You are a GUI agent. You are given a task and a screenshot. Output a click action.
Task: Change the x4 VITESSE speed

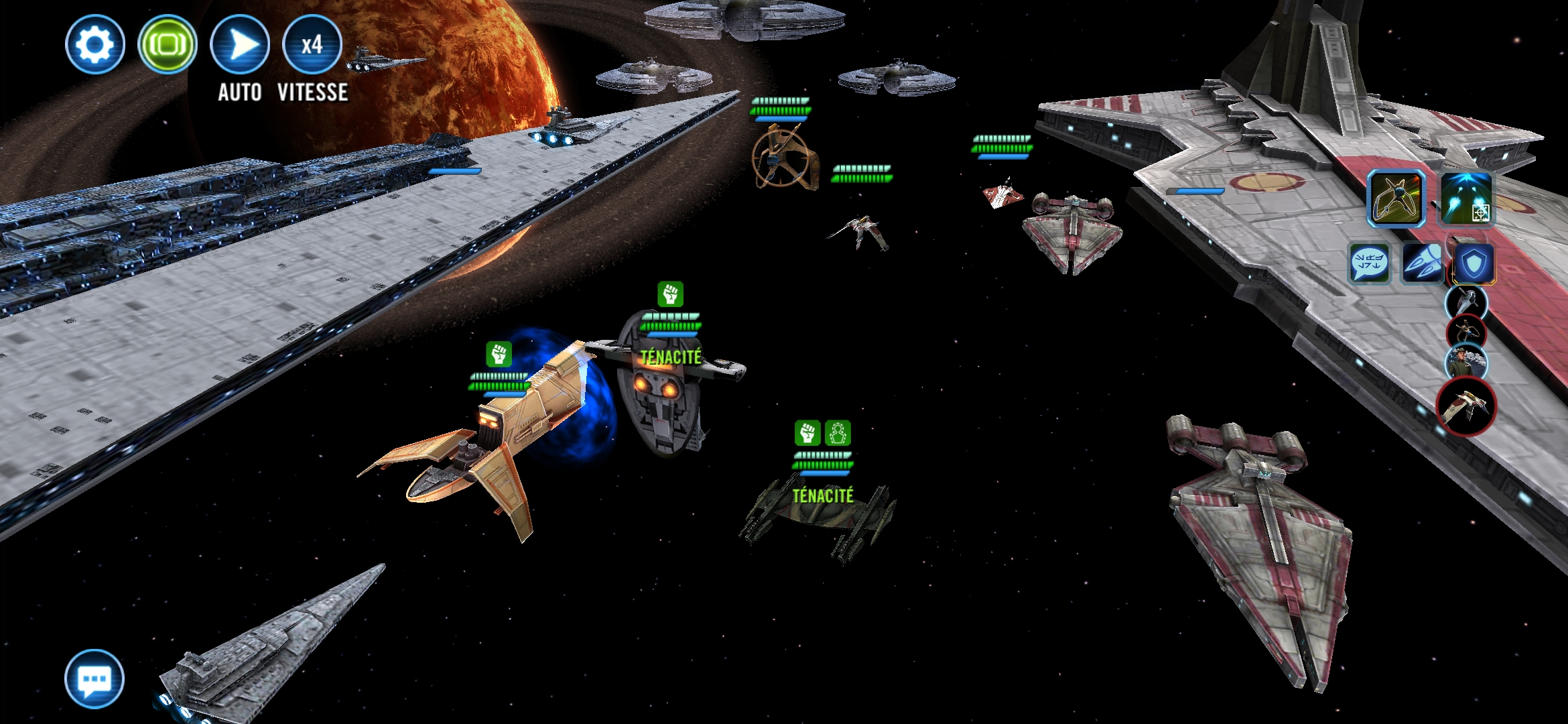(x=312, y=45)
